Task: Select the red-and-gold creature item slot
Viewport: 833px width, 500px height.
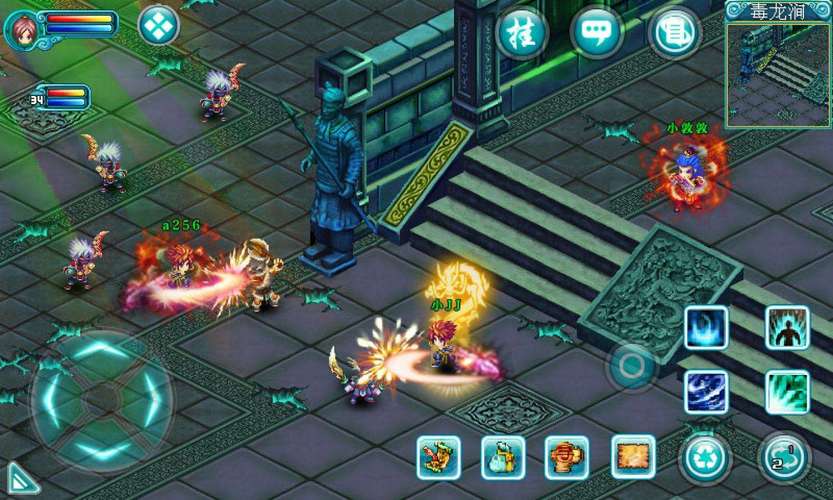Action: tap(438, 457)
